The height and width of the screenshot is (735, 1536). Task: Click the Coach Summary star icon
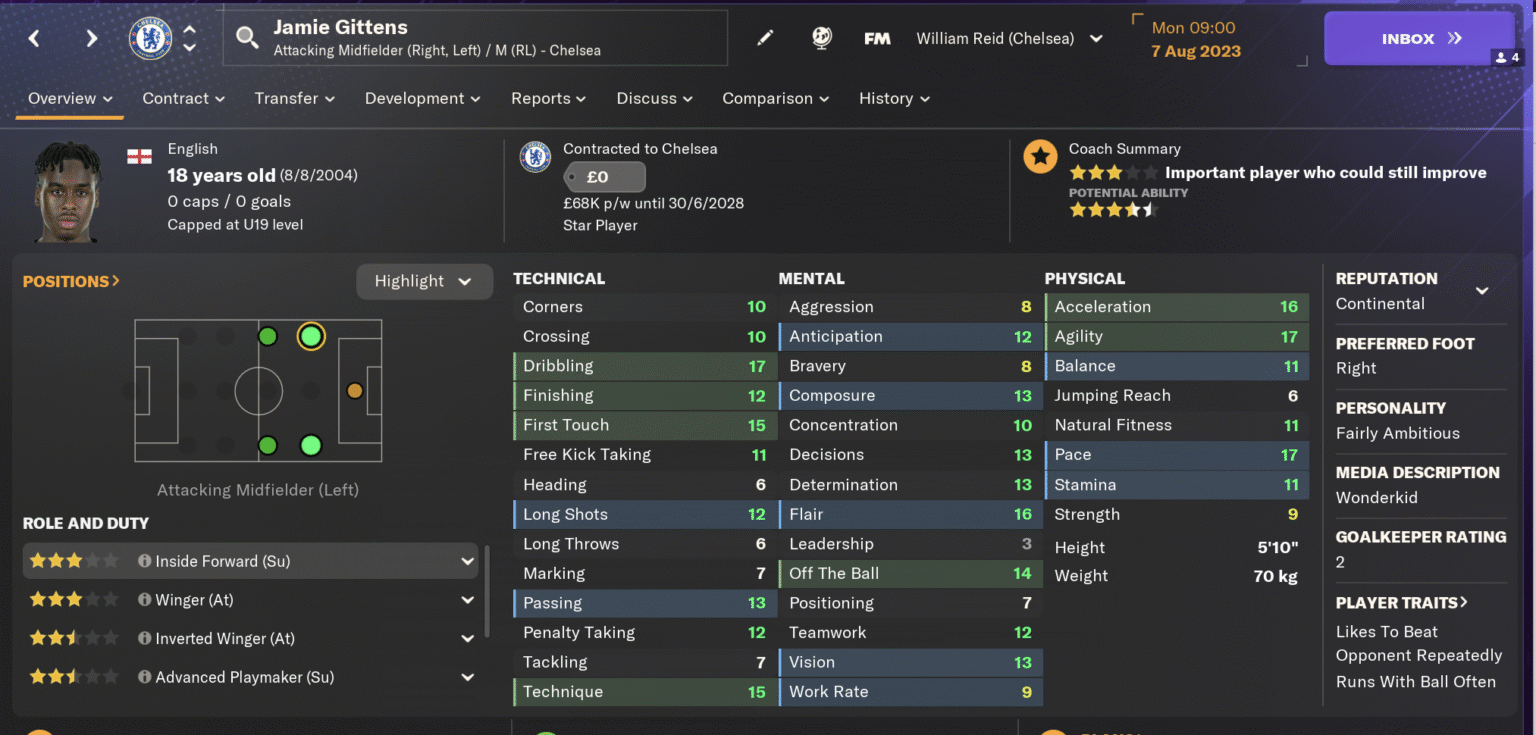tap(1040, 156)
